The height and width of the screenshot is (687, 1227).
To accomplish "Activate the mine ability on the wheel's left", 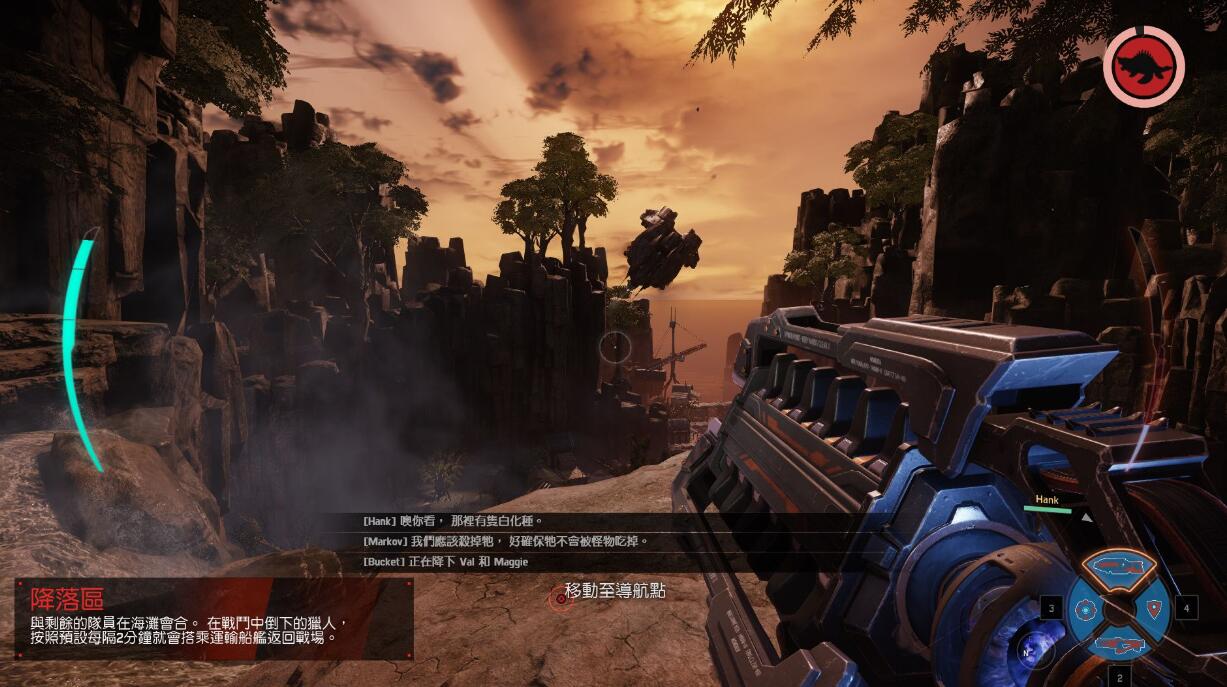I will (x=1083, y=608).
